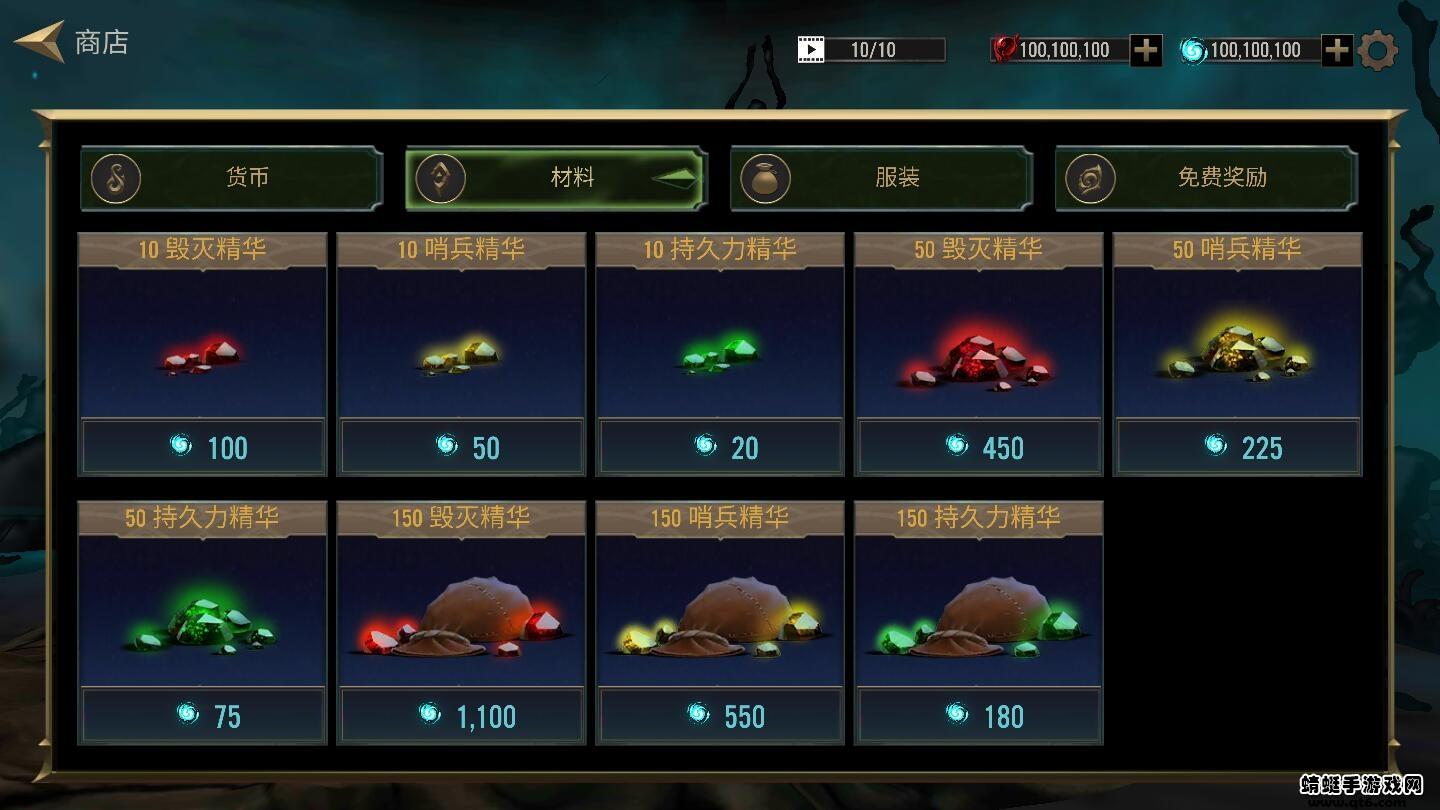Select the snake emblem icon on 货币 tab
The width and height of the screenshot is (1440, 810).
click(x=115, y=177)
